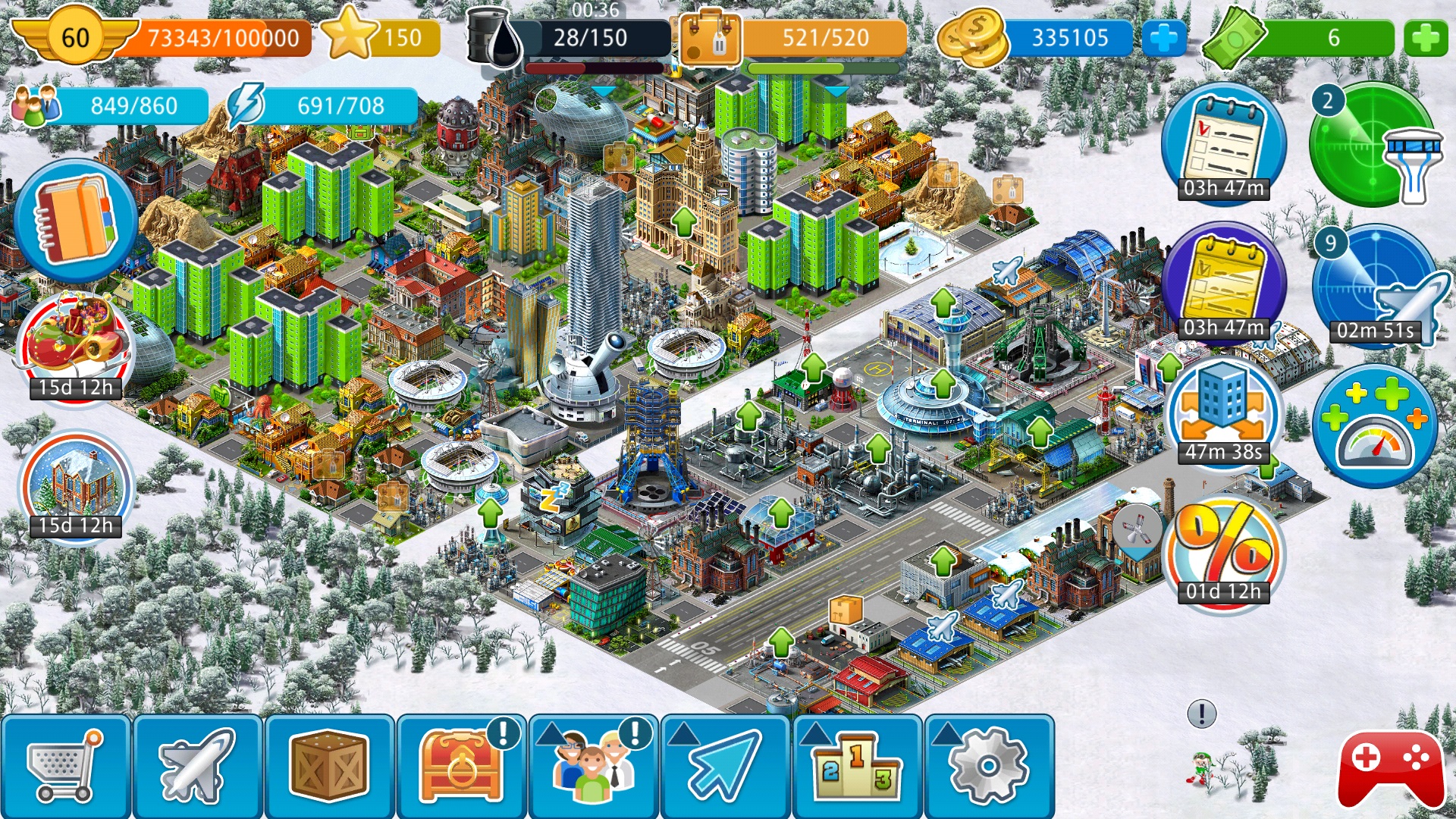Buy cash with the green plus
The width and height of the screenshot is (1456, 819).
[1425, 38]
